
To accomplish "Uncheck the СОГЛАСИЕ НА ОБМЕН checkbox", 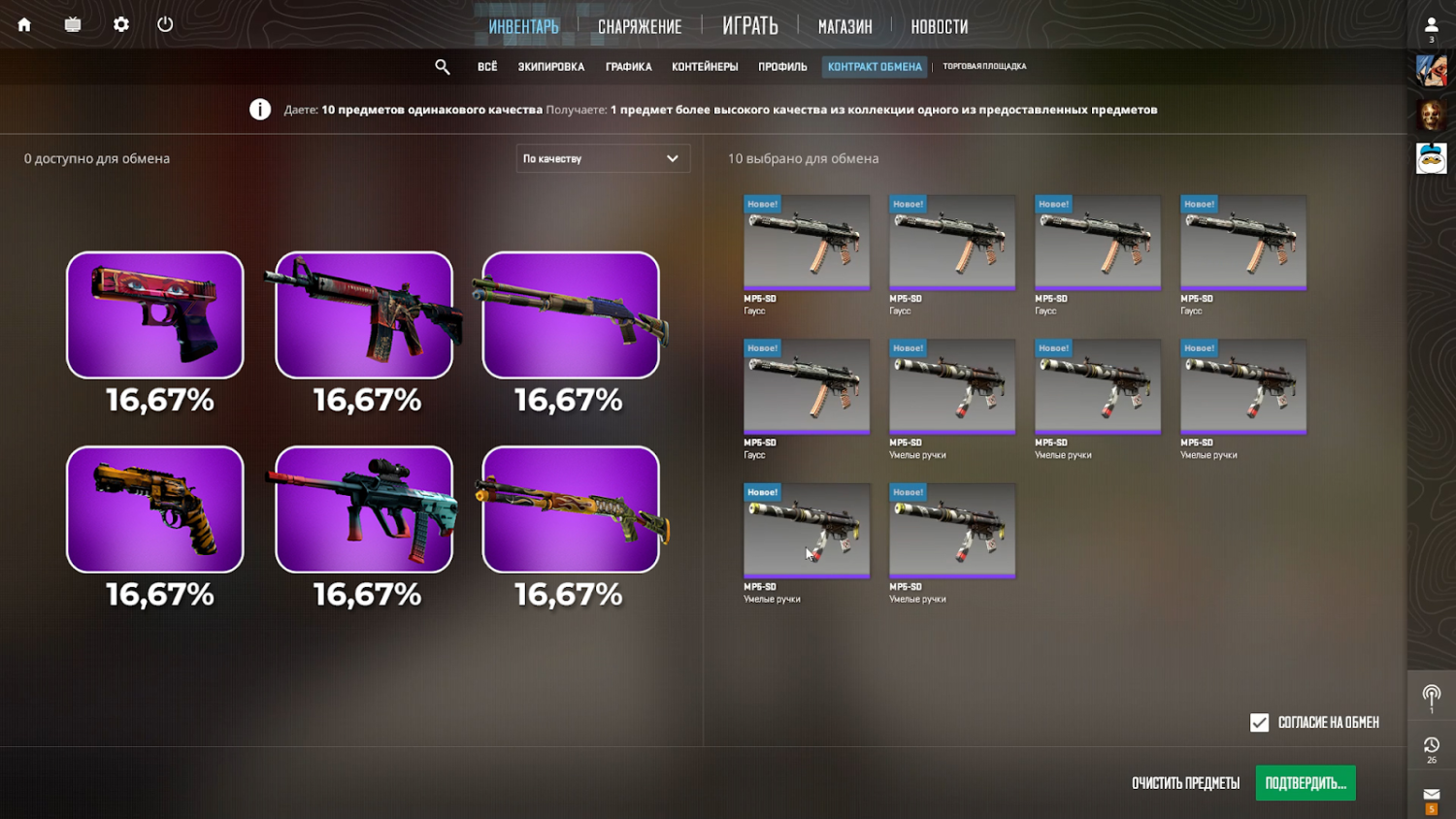I will (1259, 722).
